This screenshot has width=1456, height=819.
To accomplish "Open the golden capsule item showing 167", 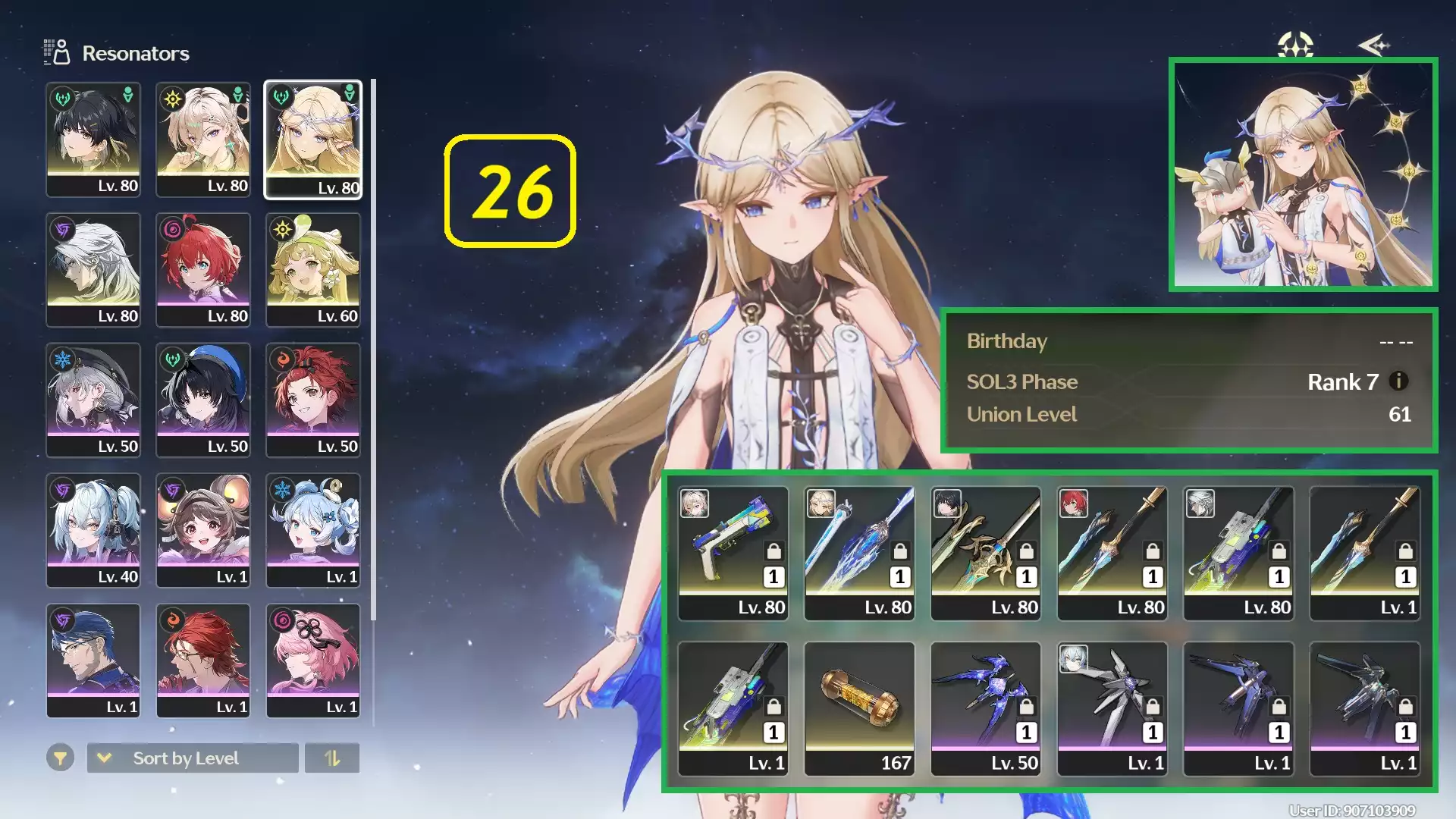I will pyautogui.click(x=859, y=709).
